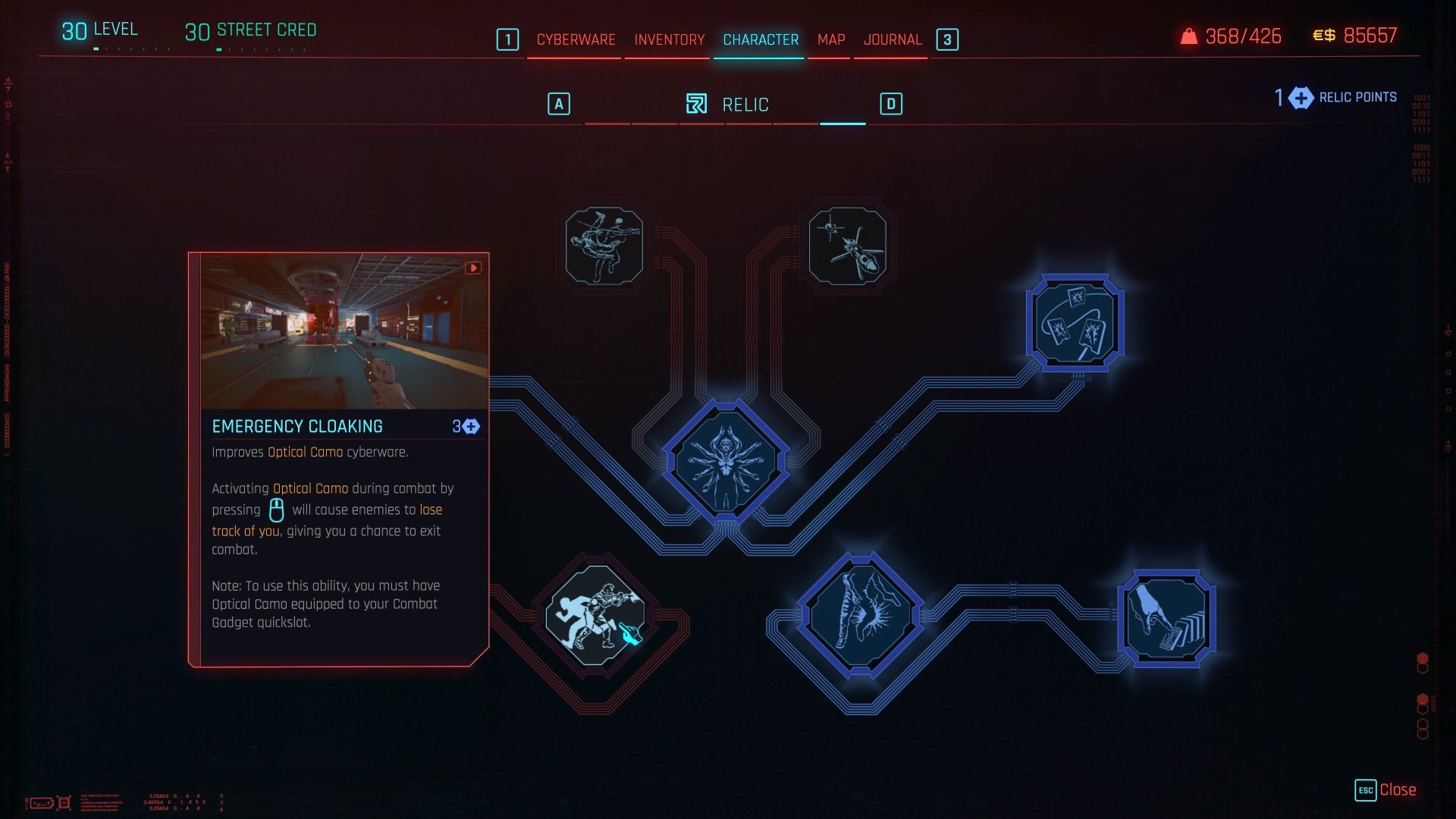Screen dimensions: 1456x819
Task: Open the Cyberware tab
Action: pos(576,39)
